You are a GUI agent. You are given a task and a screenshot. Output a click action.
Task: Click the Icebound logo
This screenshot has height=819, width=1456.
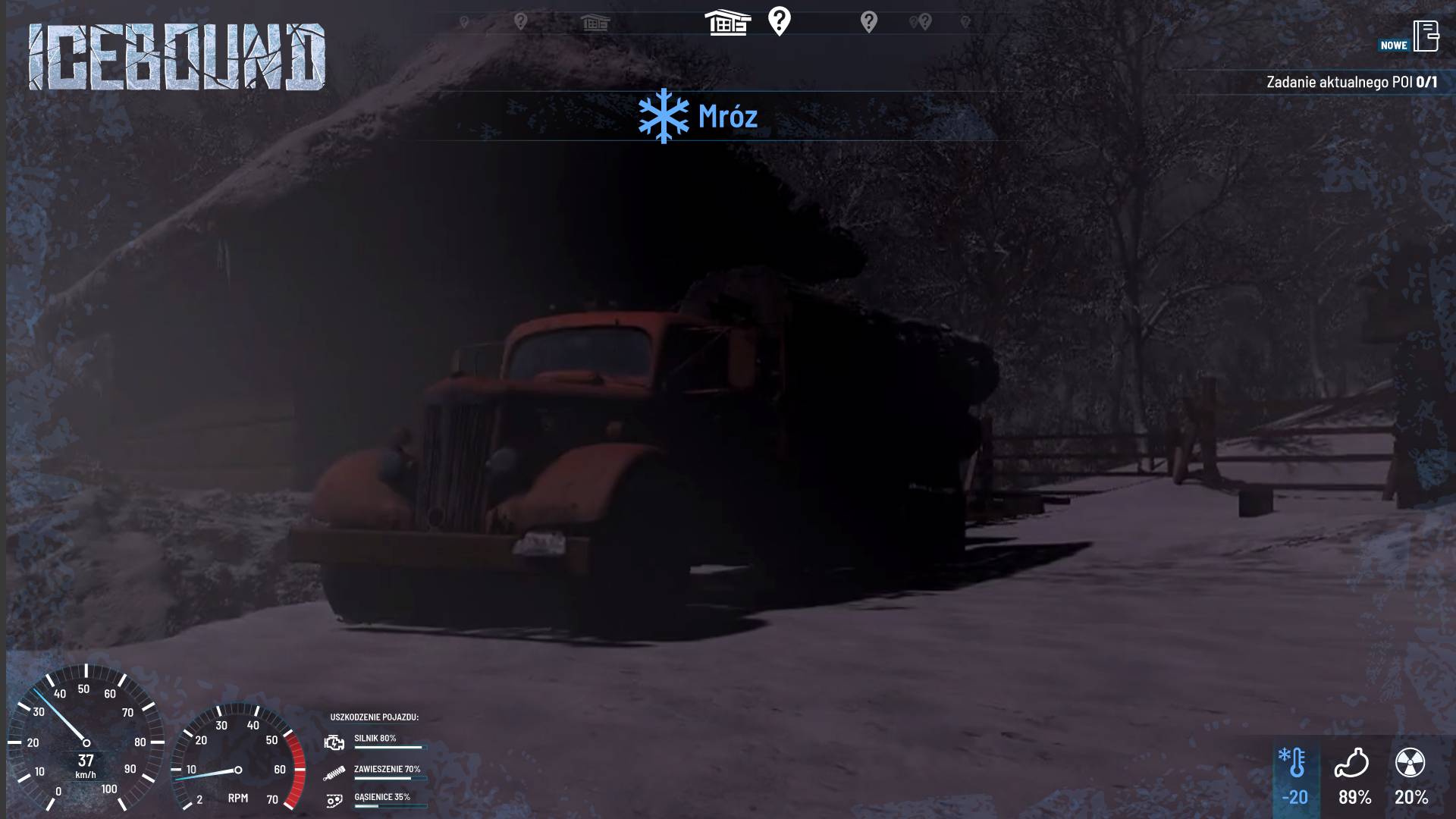[x=177, y=57]
